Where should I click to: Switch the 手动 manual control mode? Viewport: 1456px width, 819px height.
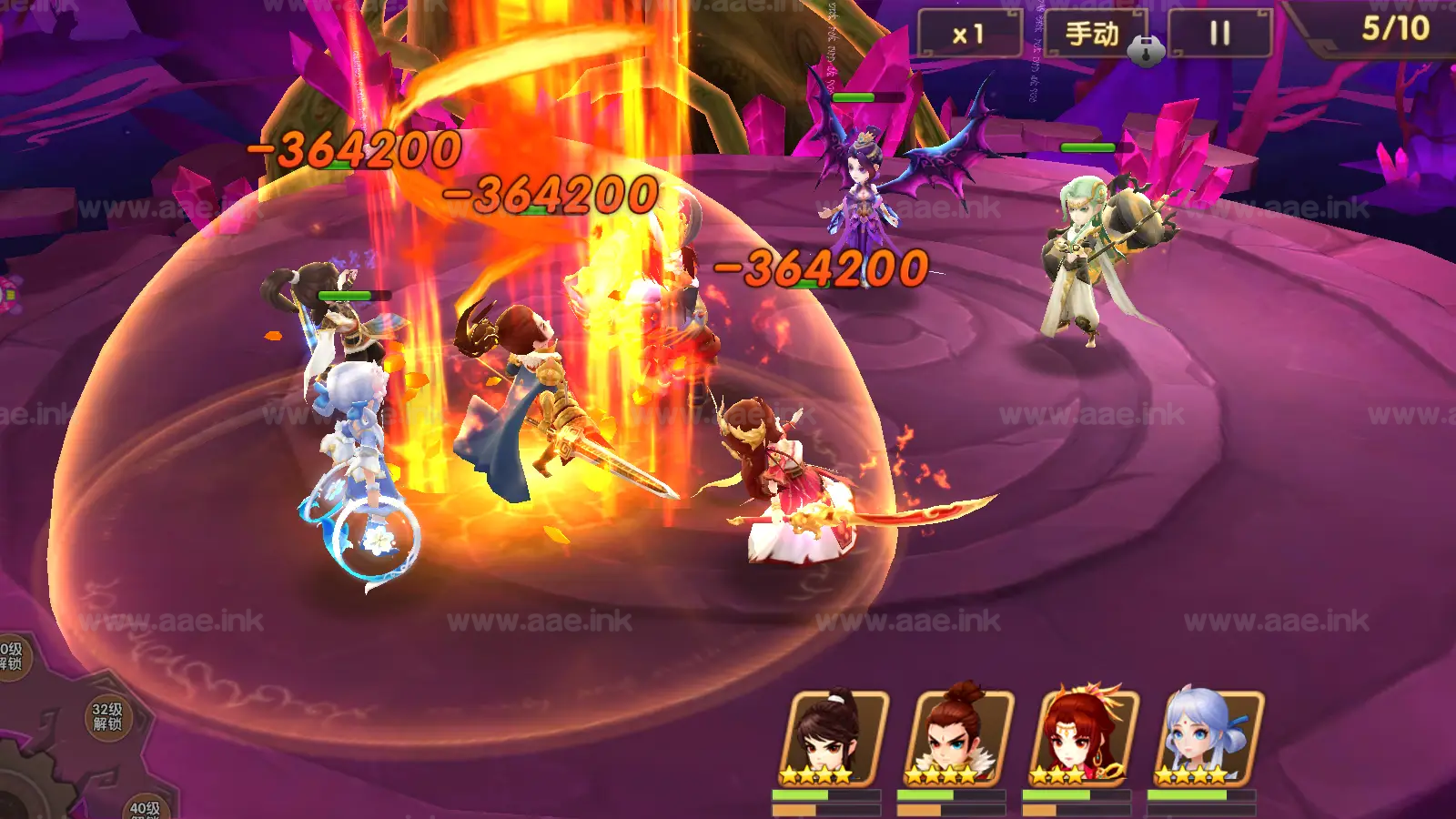click(1094, 35)
